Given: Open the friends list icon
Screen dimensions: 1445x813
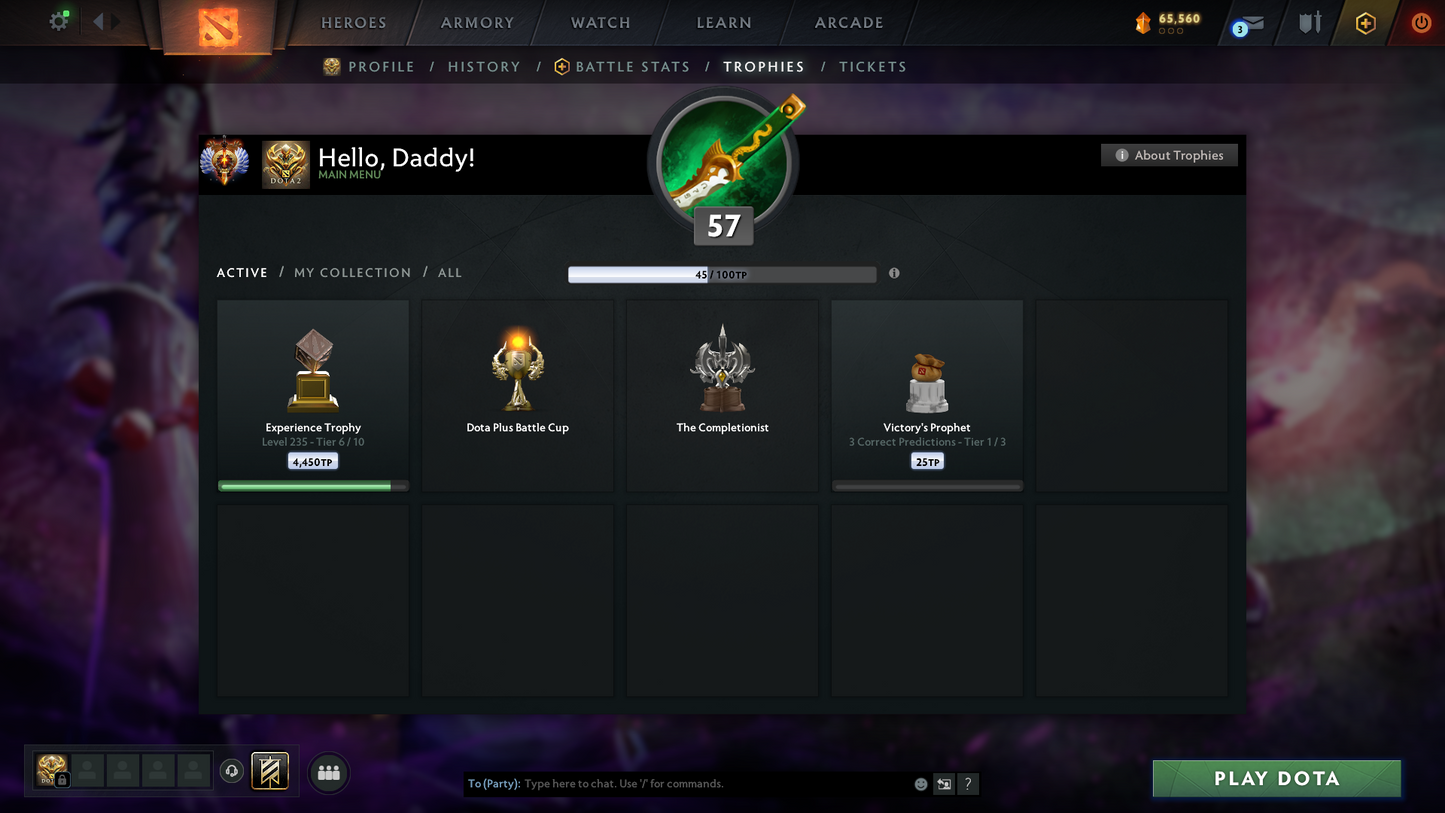Looking at the screenshot, I should [328, 771].
